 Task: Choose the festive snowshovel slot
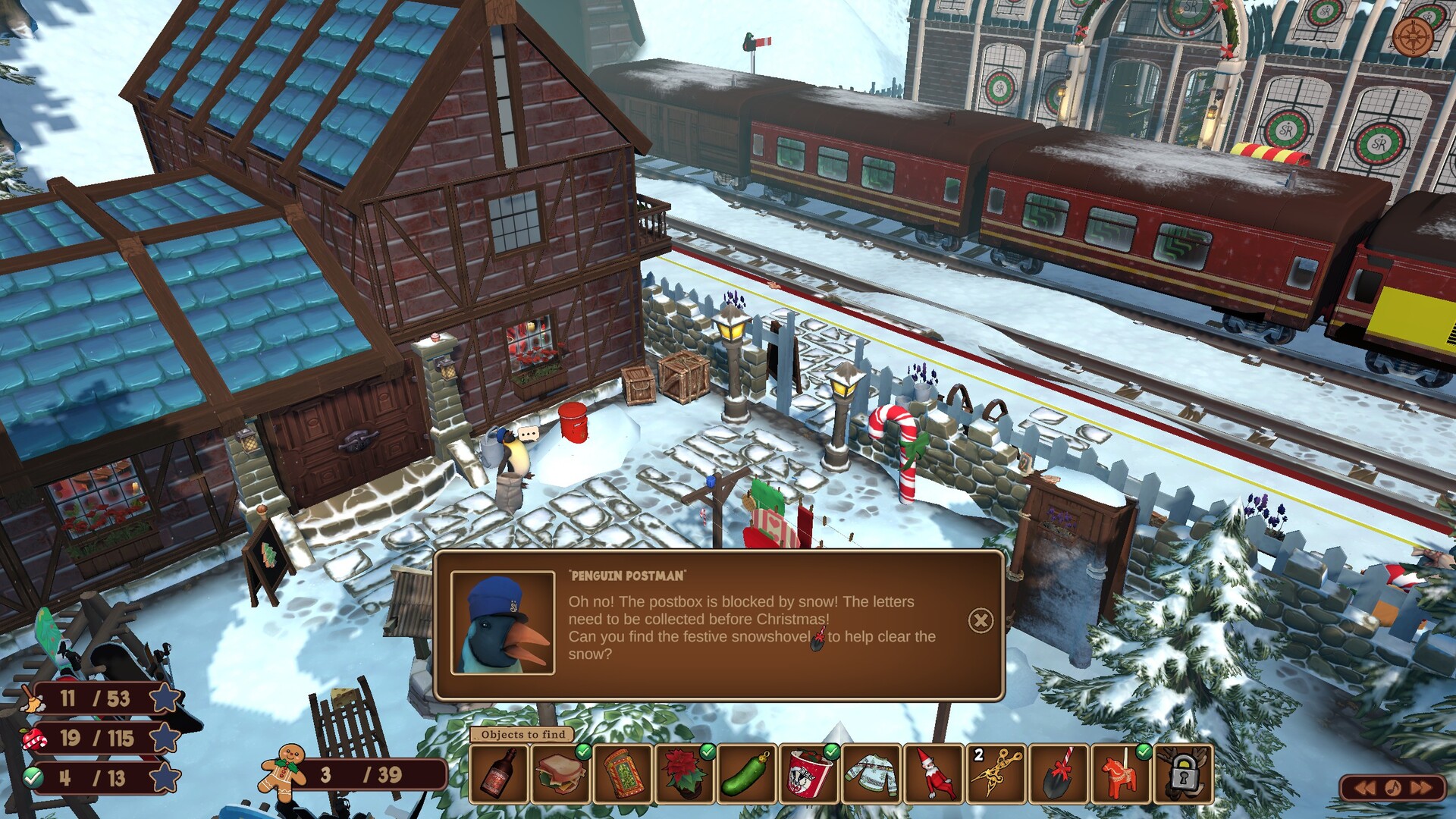click(x=1059, y=773)
